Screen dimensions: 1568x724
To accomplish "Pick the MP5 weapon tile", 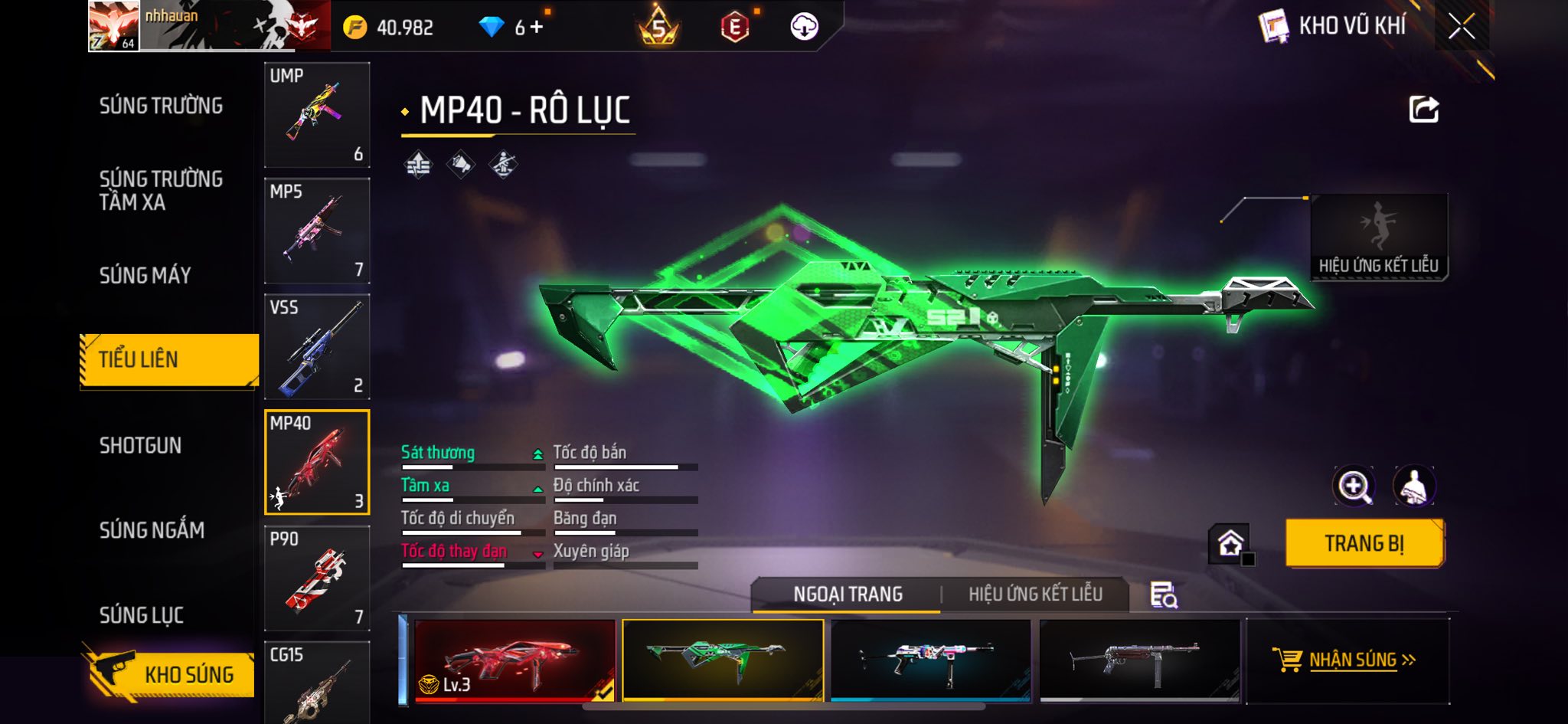I will 317,231.
